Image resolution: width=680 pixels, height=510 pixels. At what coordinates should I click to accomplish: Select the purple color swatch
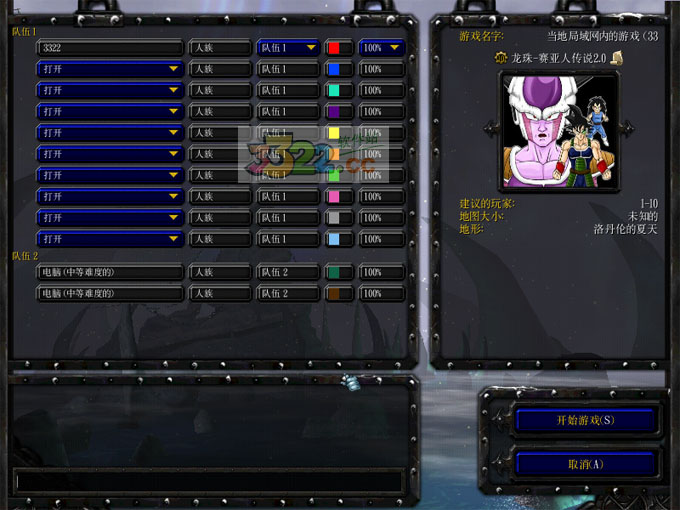[x=339, y=112]
